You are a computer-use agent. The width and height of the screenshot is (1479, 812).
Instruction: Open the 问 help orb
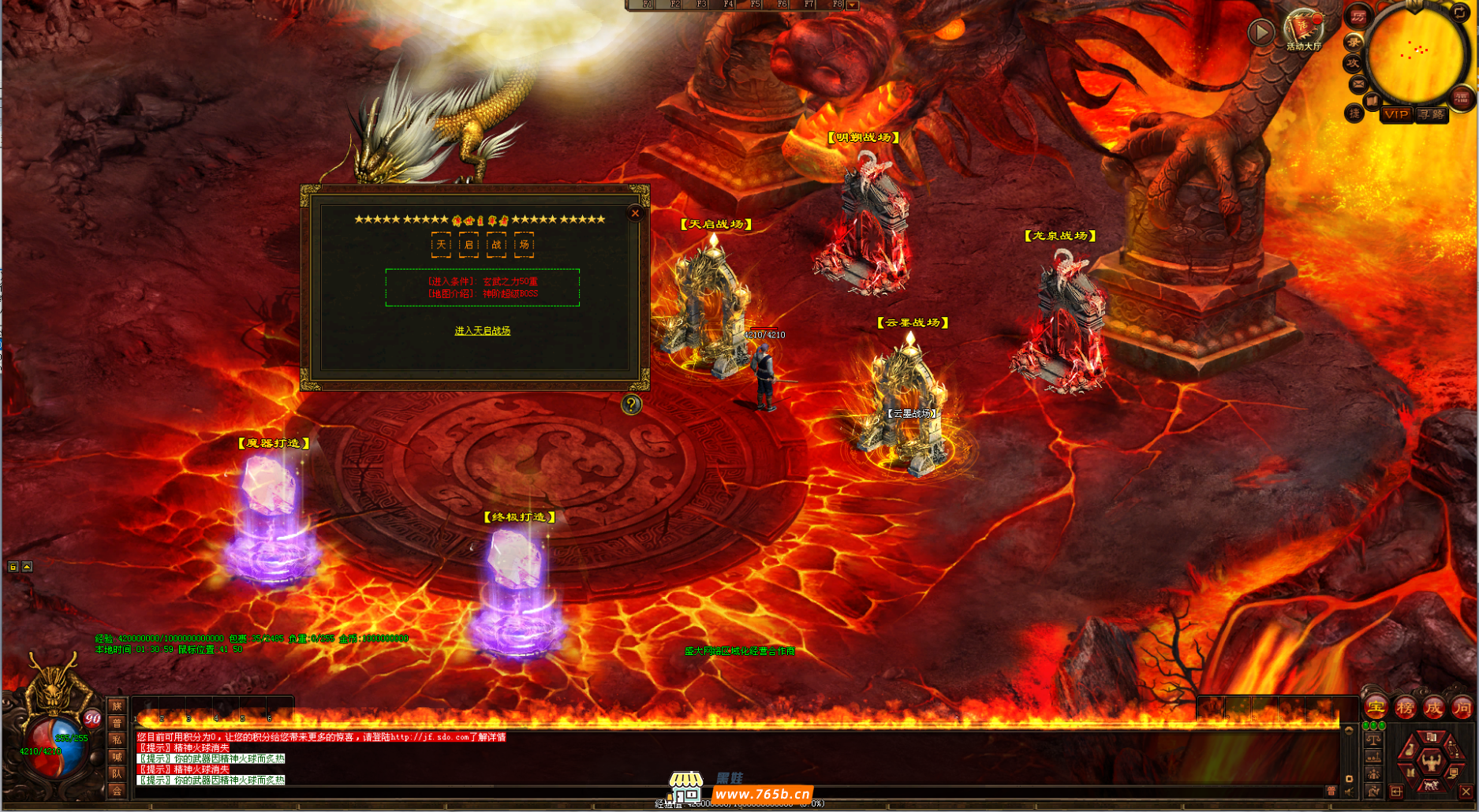point(1462,708)
